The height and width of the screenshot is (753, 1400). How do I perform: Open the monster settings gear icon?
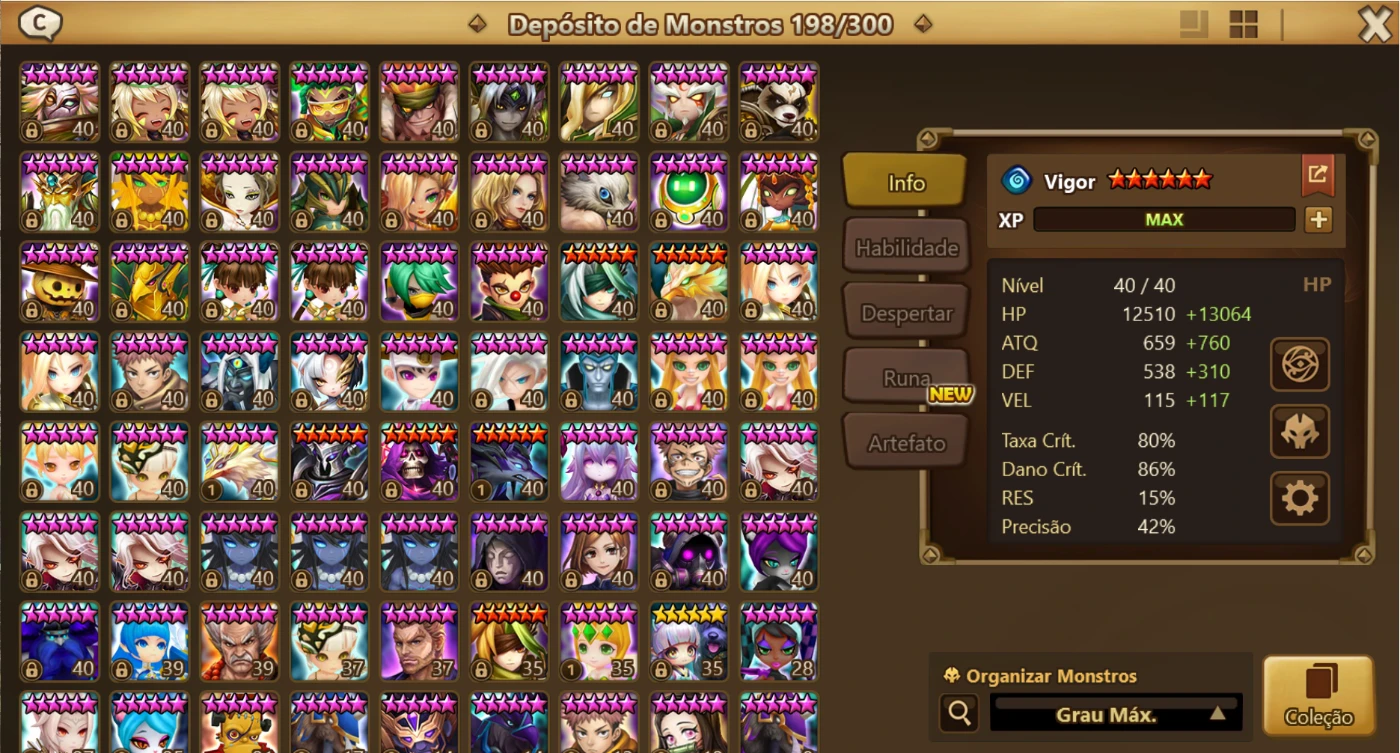[x=1299, y=497]
